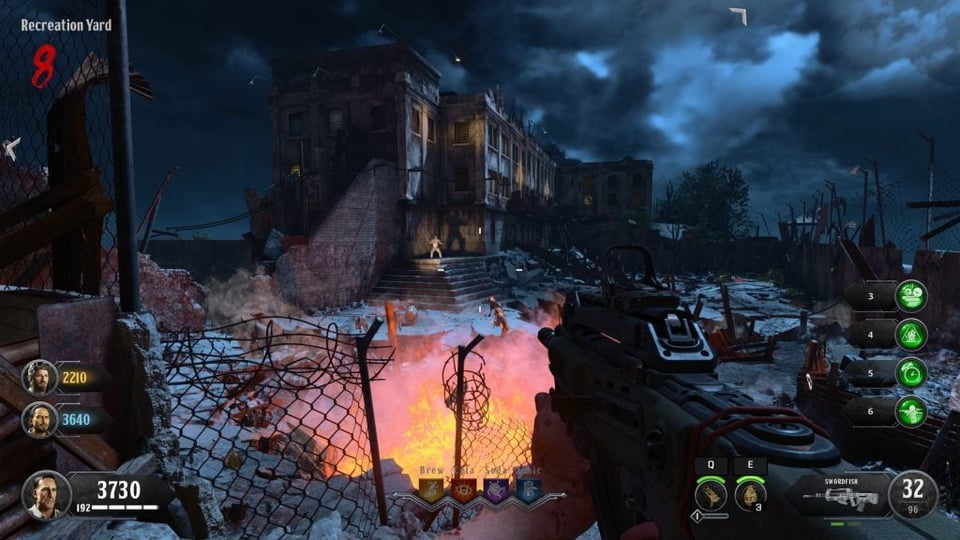Click the Brew perk icon
This screenshot has width=960, height=540.
(x=433, y=489)
